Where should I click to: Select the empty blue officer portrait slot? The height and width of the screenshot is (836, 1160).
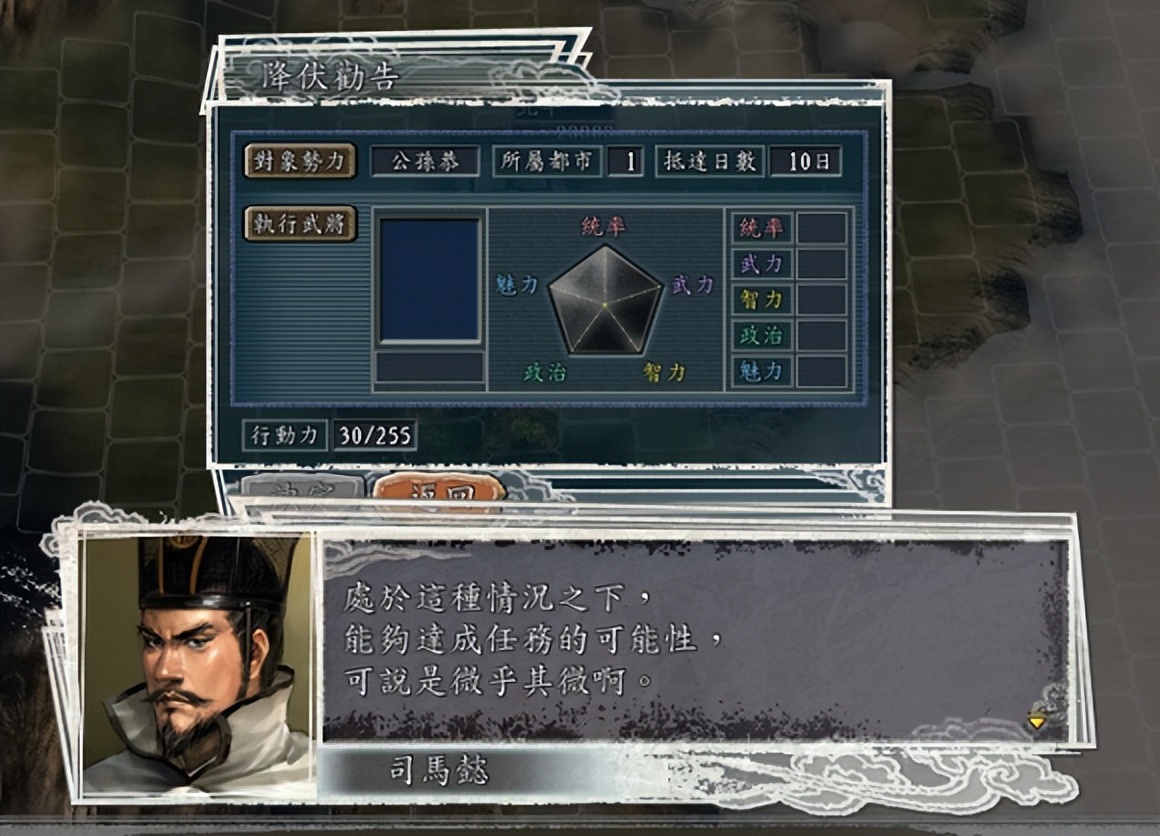click(x=430, y=280)
